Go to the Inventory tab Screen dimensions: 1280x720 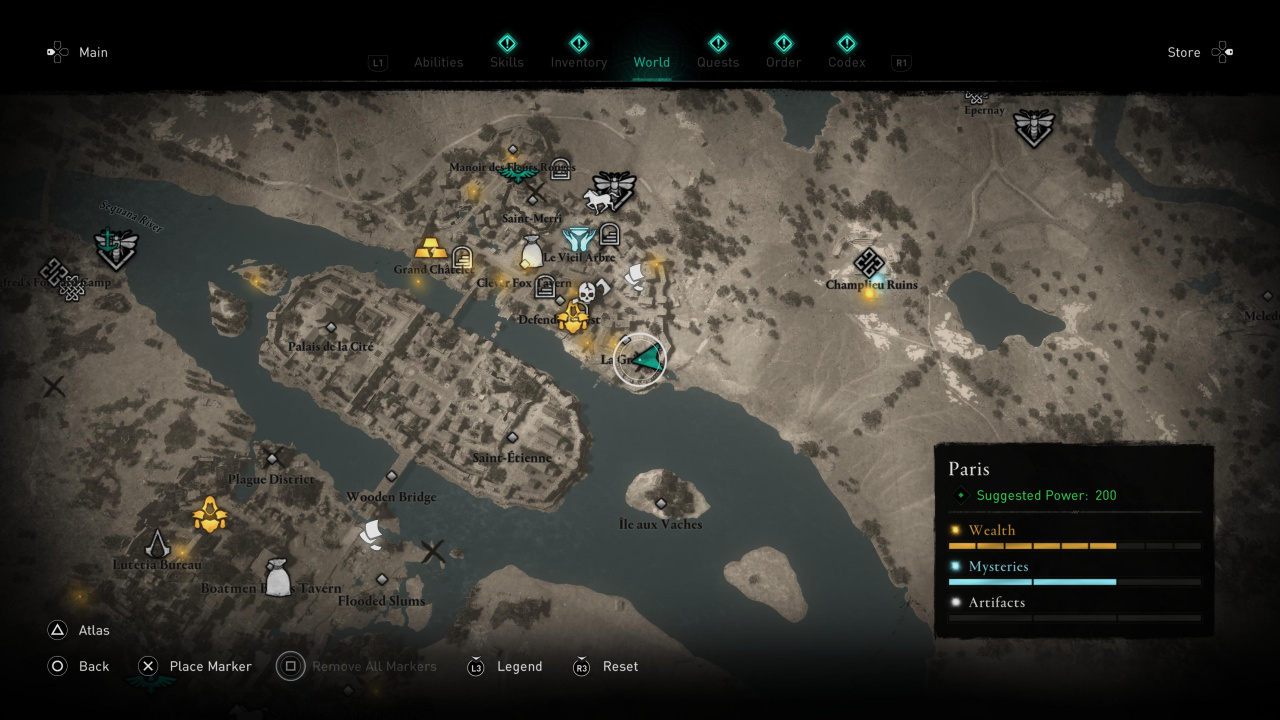coord(578,62)
